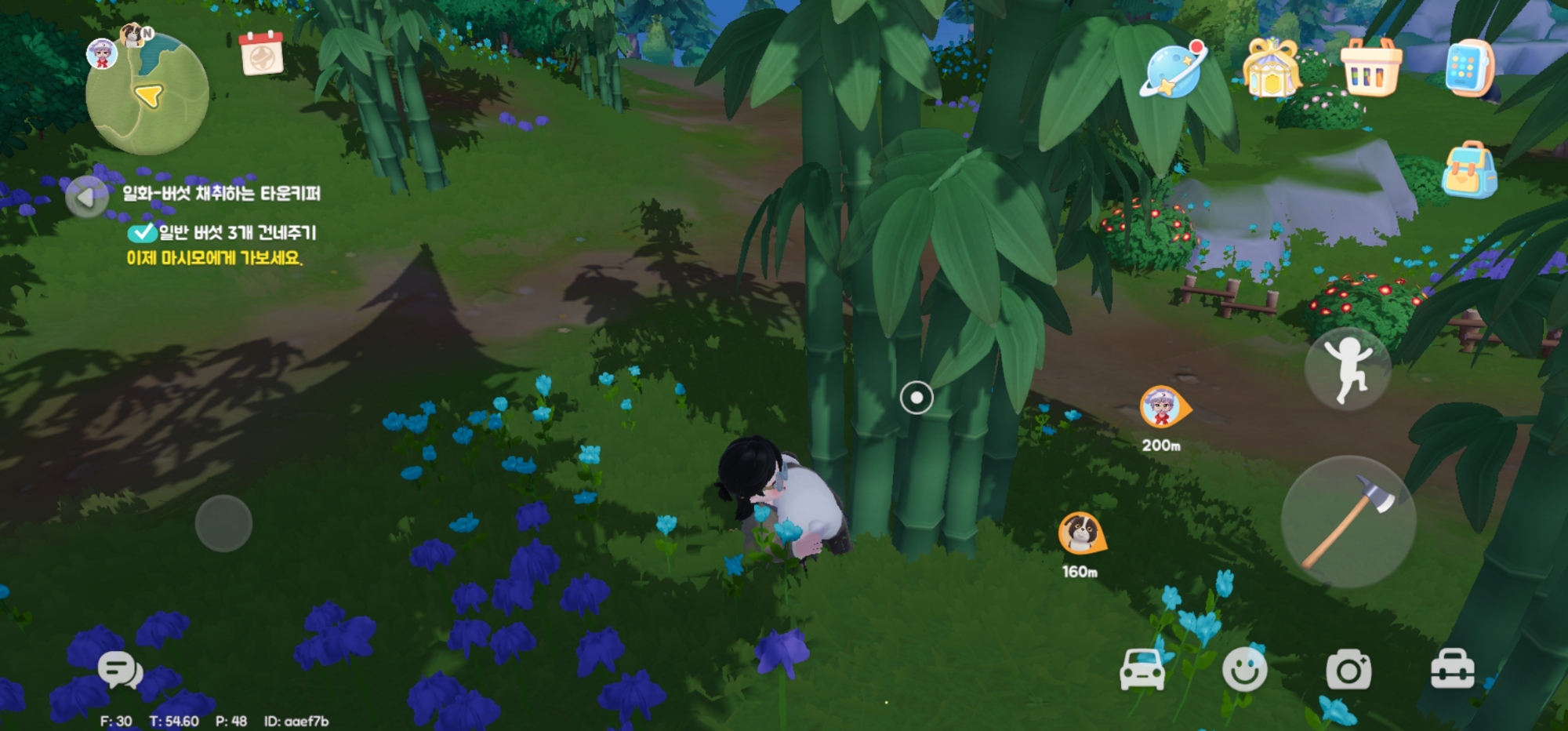Use the axe tool button

1348,522
